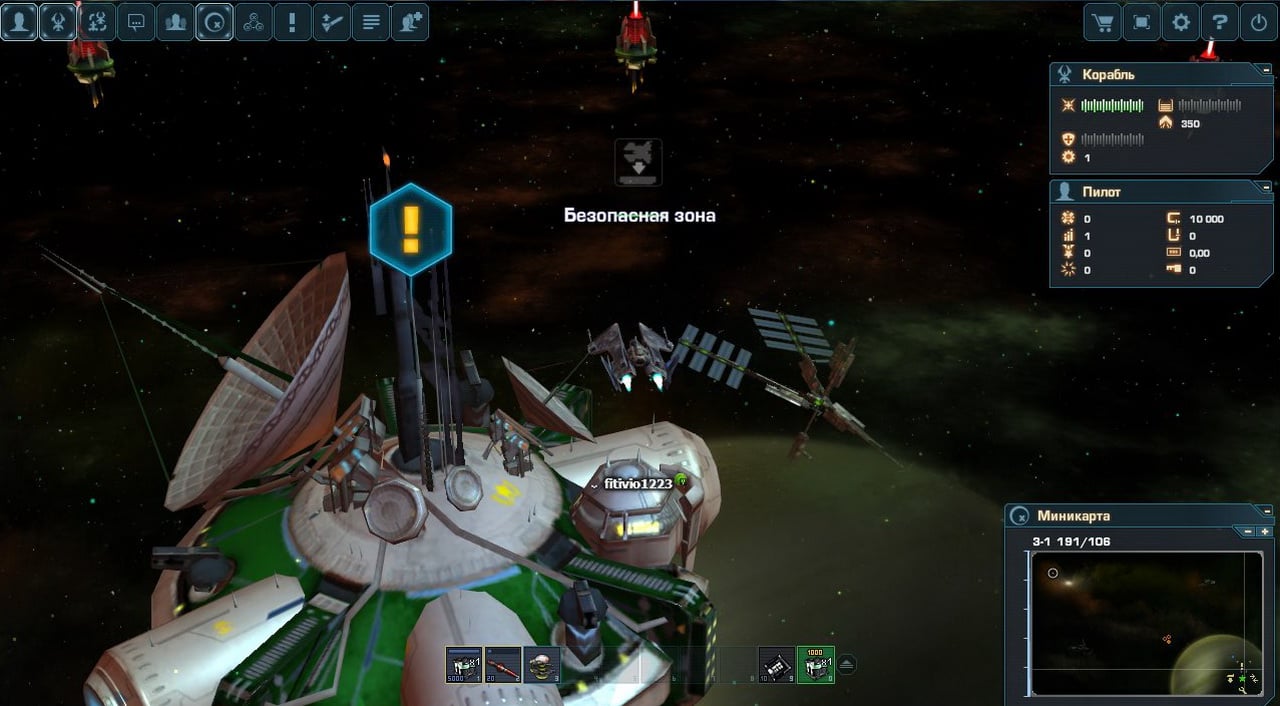Screen dimensions: 1280x706
Task: Click the power logout button
Action: pos(1259,22)
